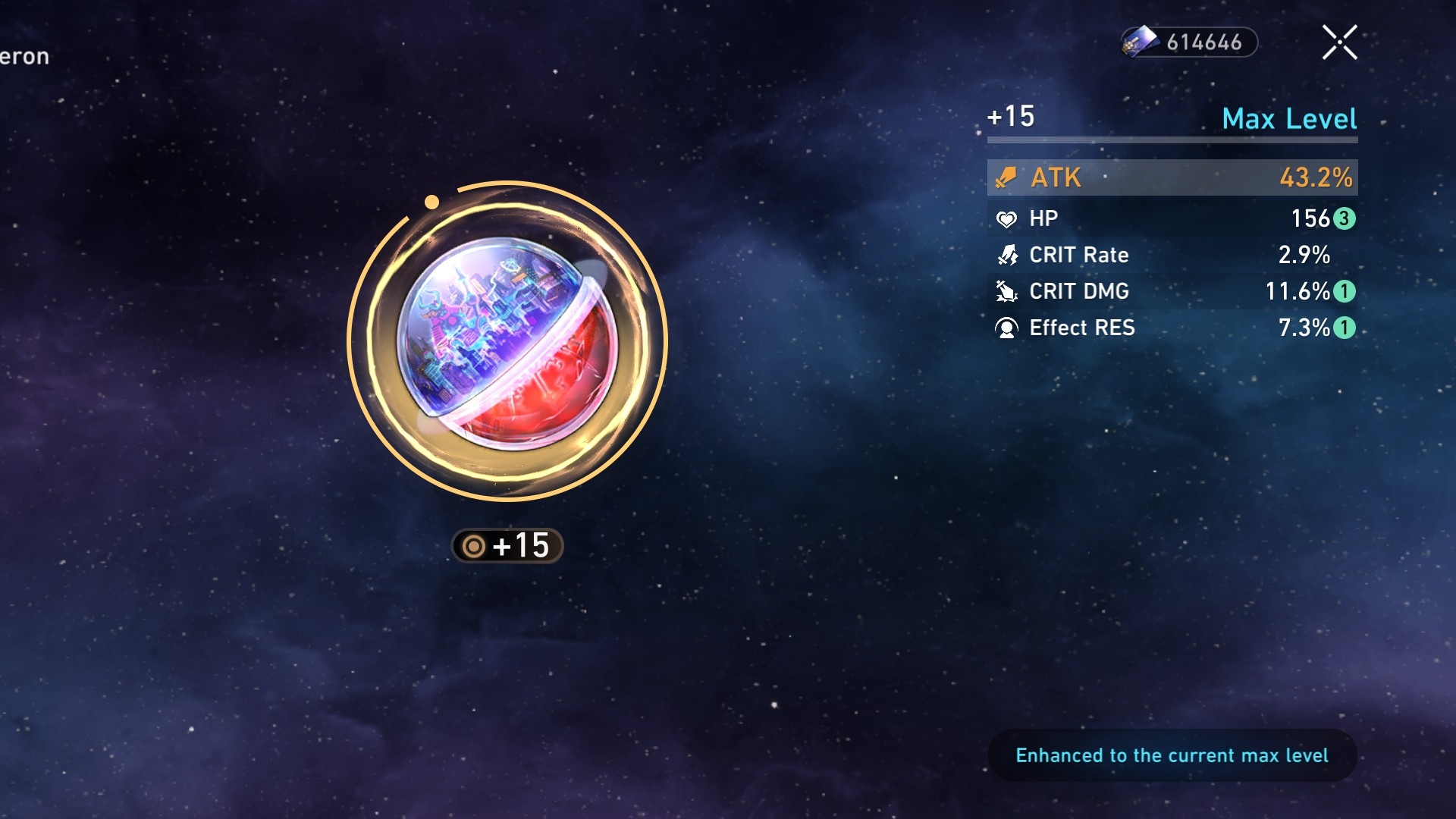Select the HP 156 stat row
1456x819 pixels.
tap(1172, 218)
